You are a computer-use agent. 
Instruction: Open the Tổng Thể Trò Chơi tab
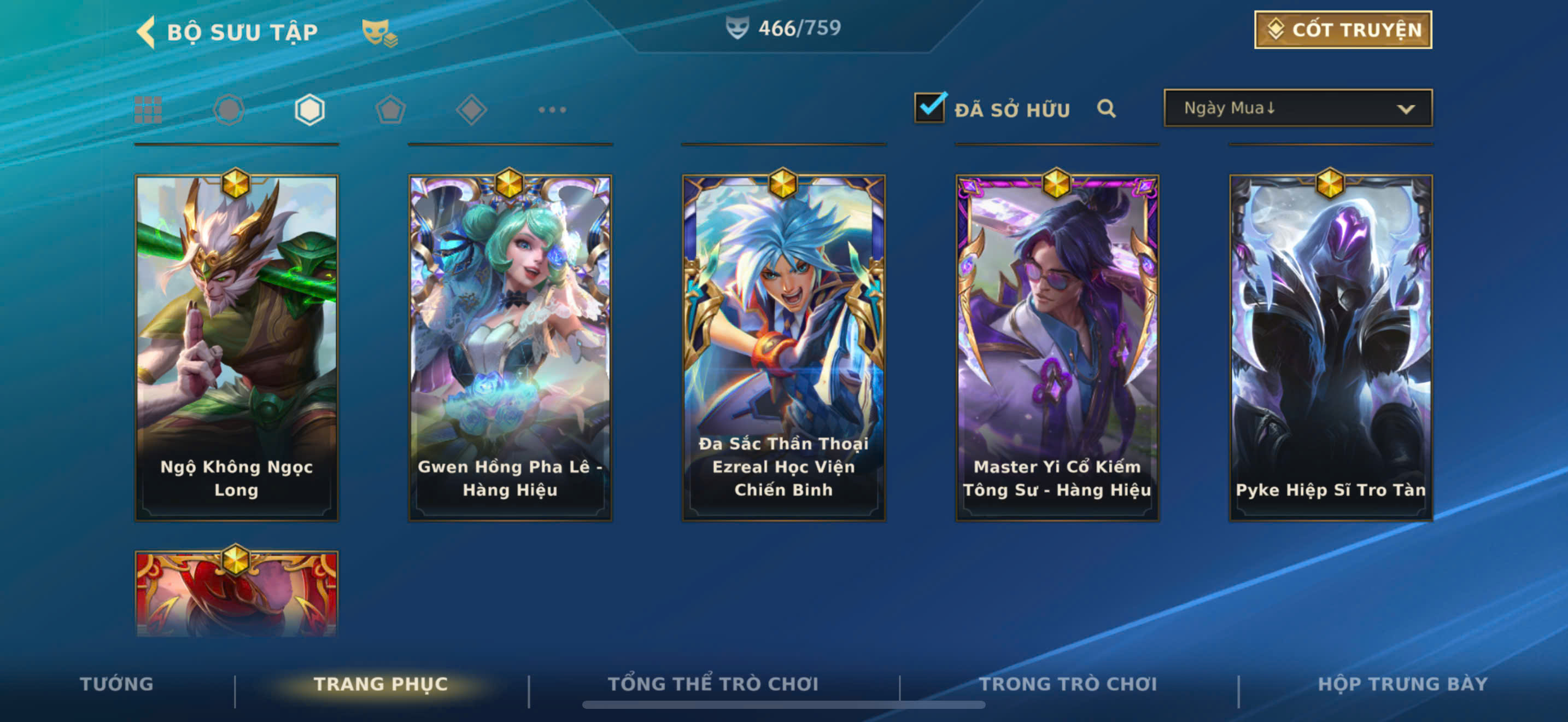[713, 684]
